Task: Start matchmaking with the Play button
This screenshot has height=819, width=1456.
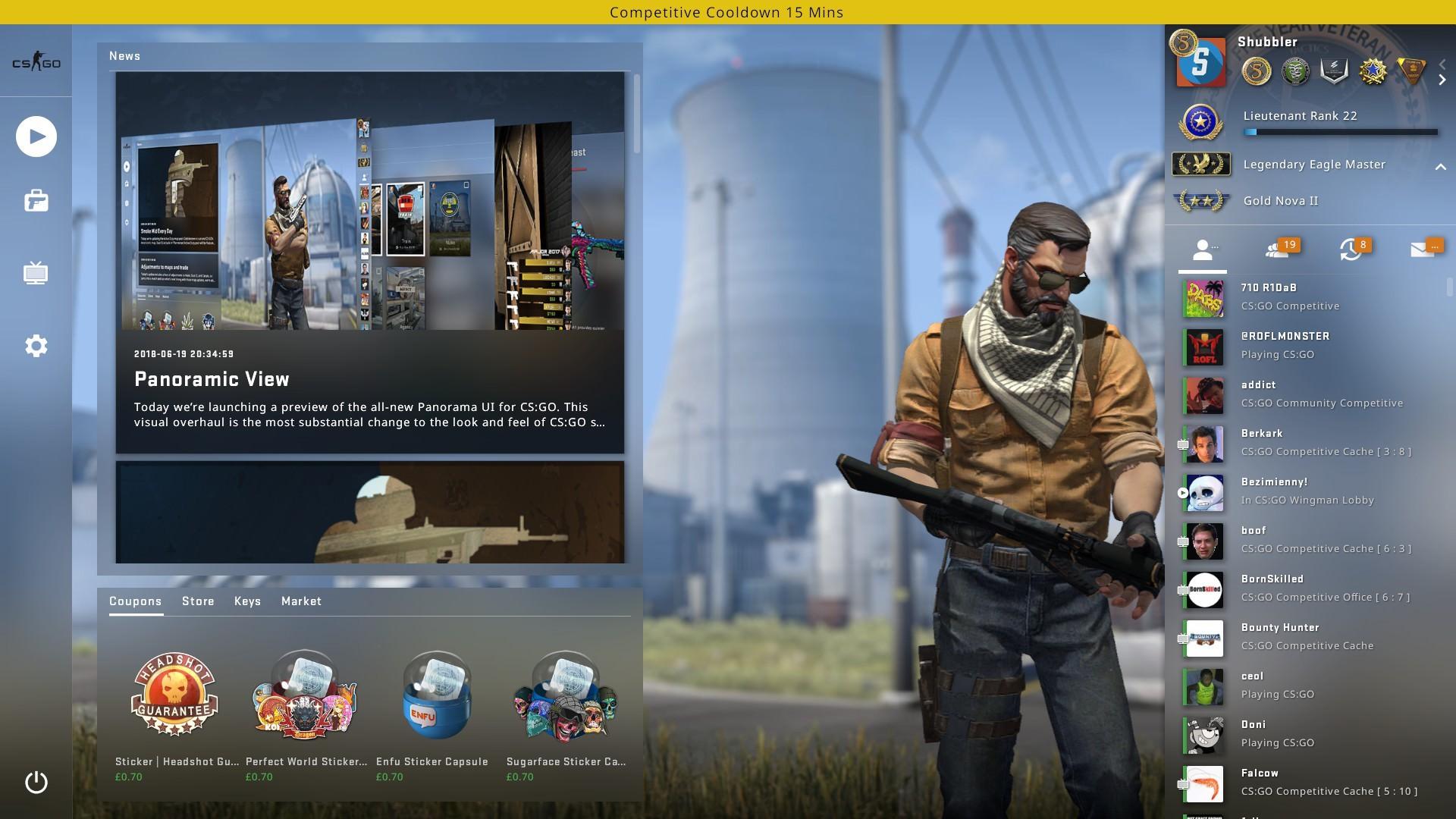Action: [36, 136]
